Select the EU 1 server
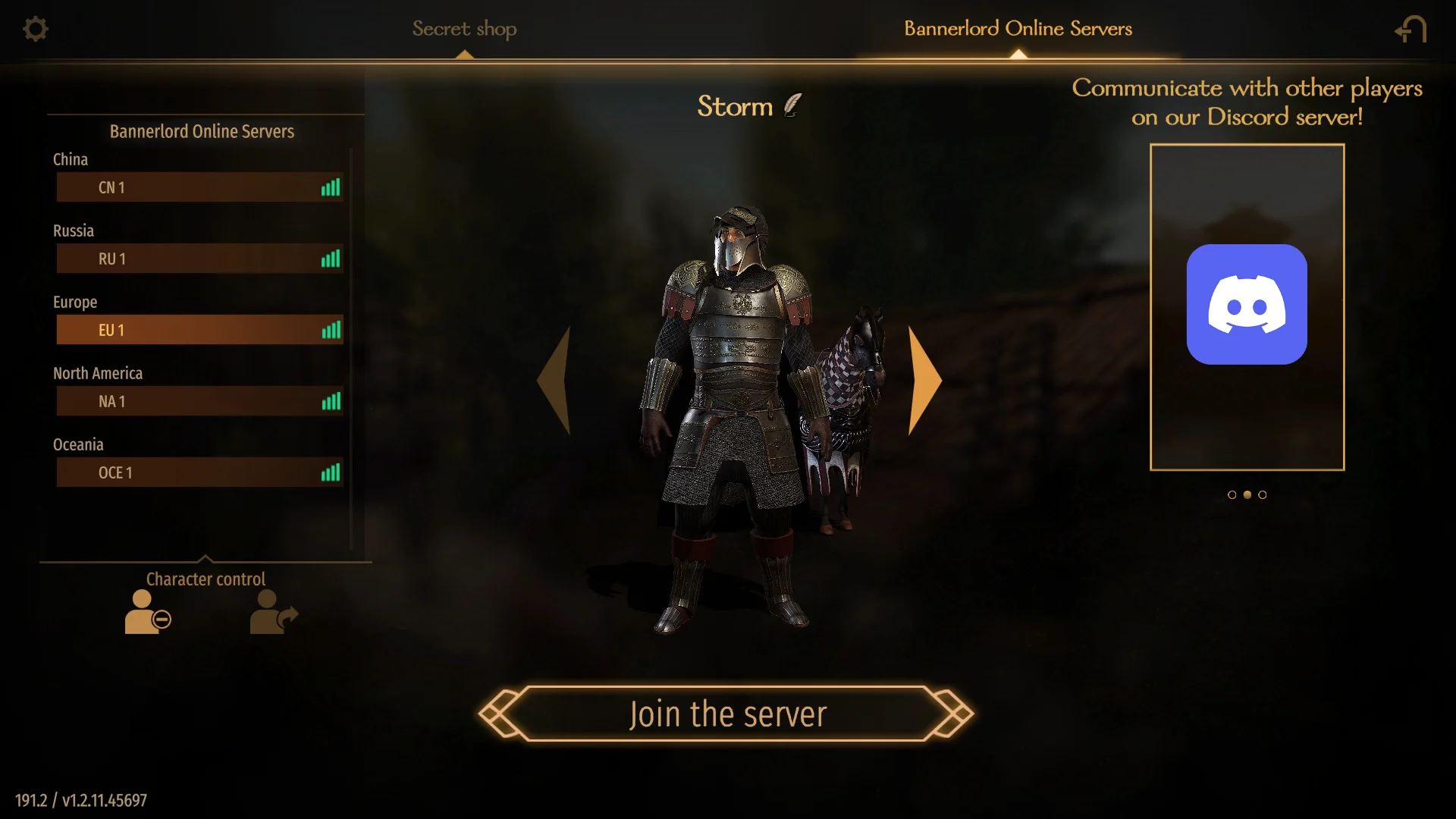This screenshot has width=1456, height=819. (x=199, y=330)
